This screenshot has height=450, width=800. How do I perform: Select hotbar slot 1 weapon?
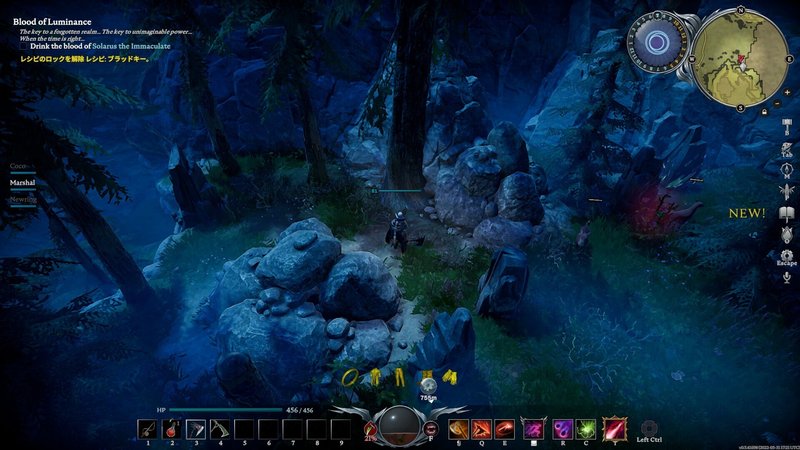pos(147,429)
